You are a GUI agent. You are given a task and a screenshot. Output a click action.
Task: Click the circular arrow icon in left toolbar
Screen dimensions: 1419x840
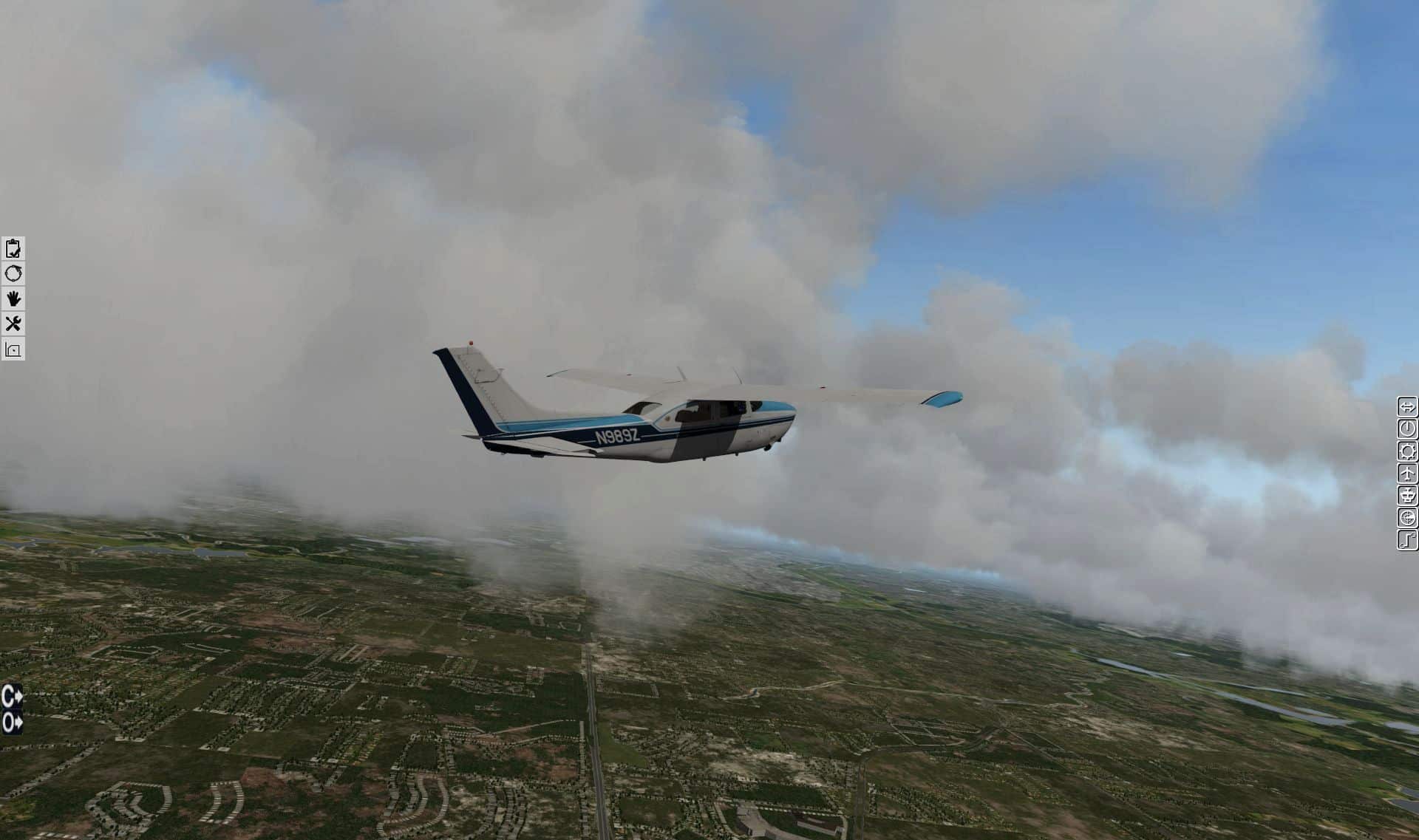13,274
